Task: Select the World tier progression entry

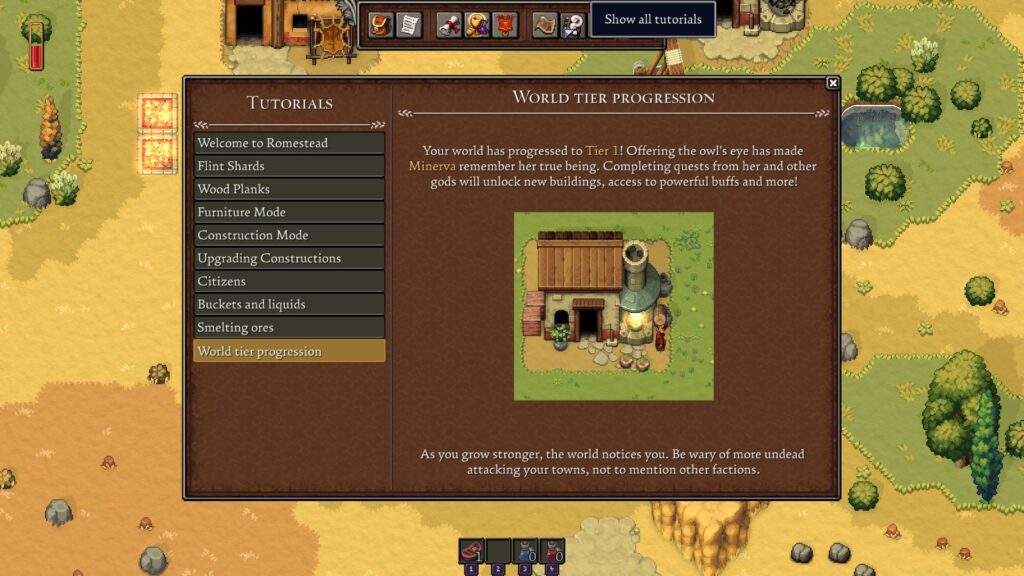Action: click(289, 351)
